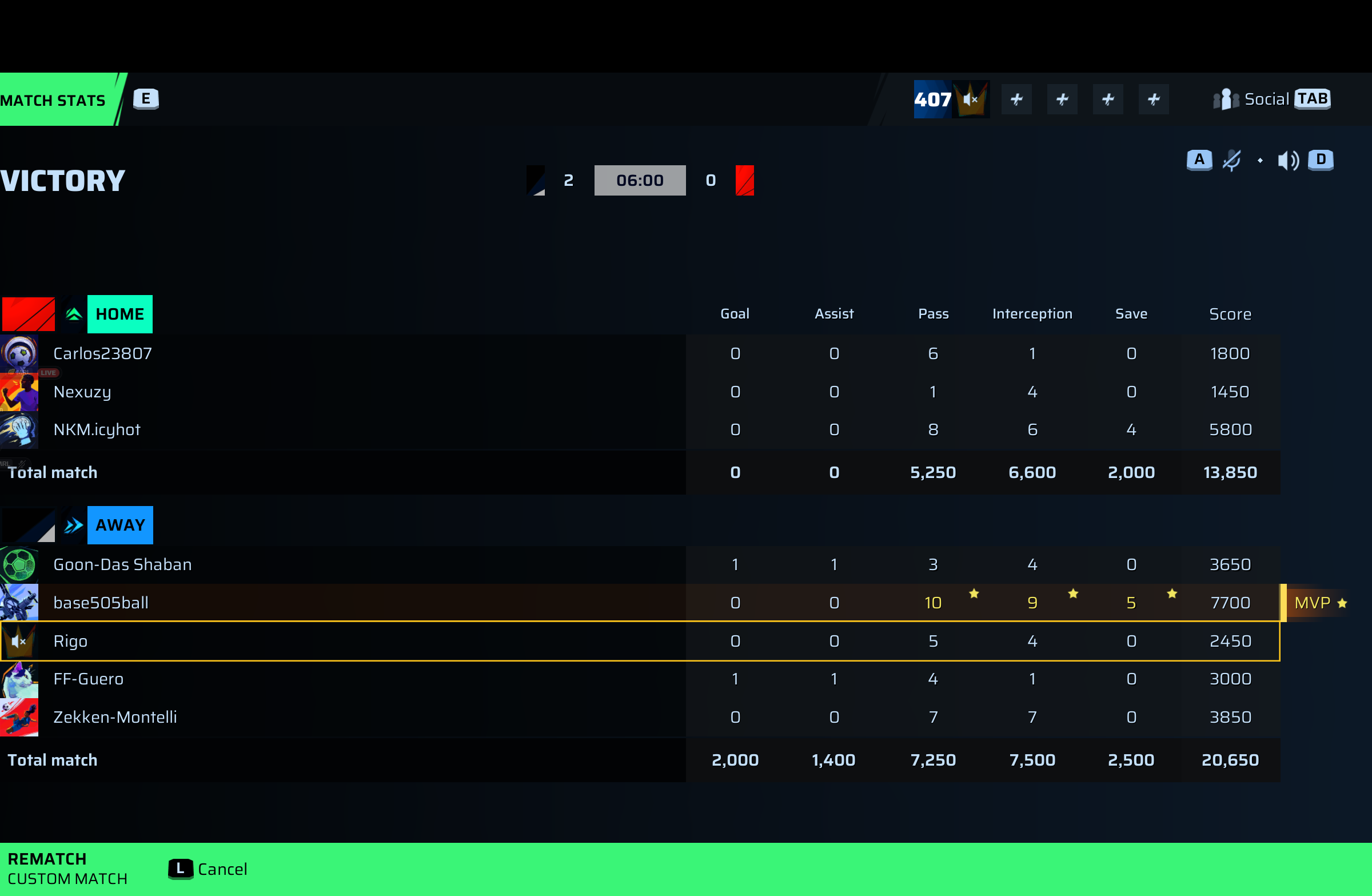Toggle the speaker volume icon
The image size is (1372, 896).
(1287, 160)
